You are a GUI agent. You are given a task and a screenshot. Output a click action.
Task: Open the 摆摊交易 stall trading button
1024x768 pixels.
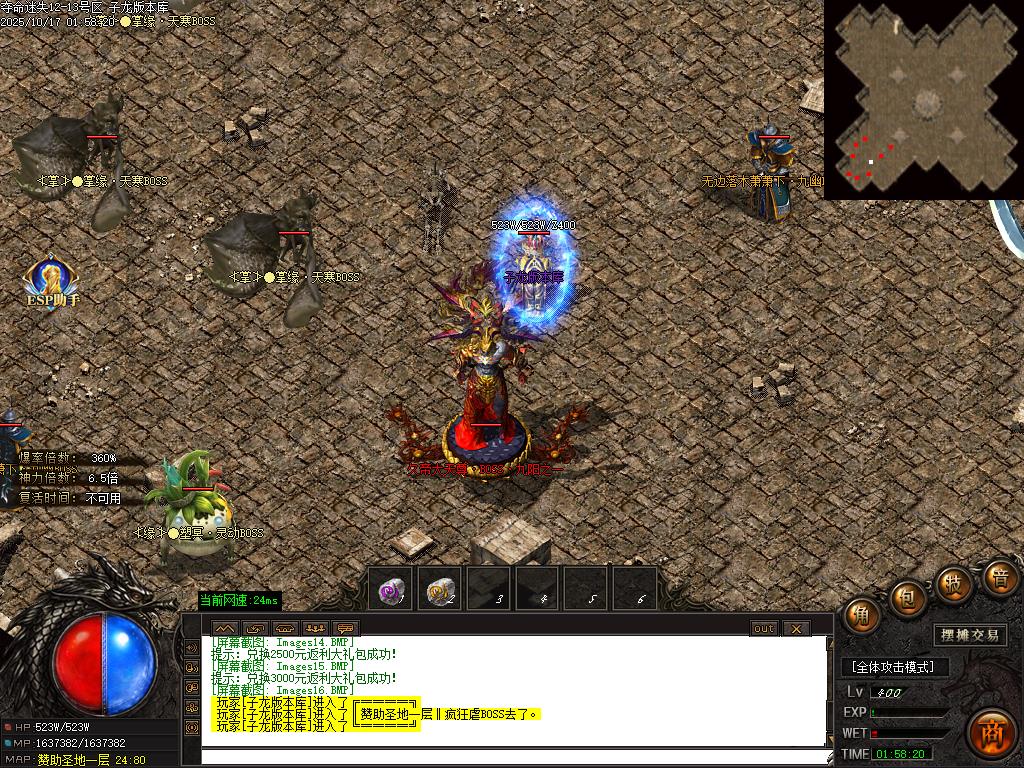970,635
